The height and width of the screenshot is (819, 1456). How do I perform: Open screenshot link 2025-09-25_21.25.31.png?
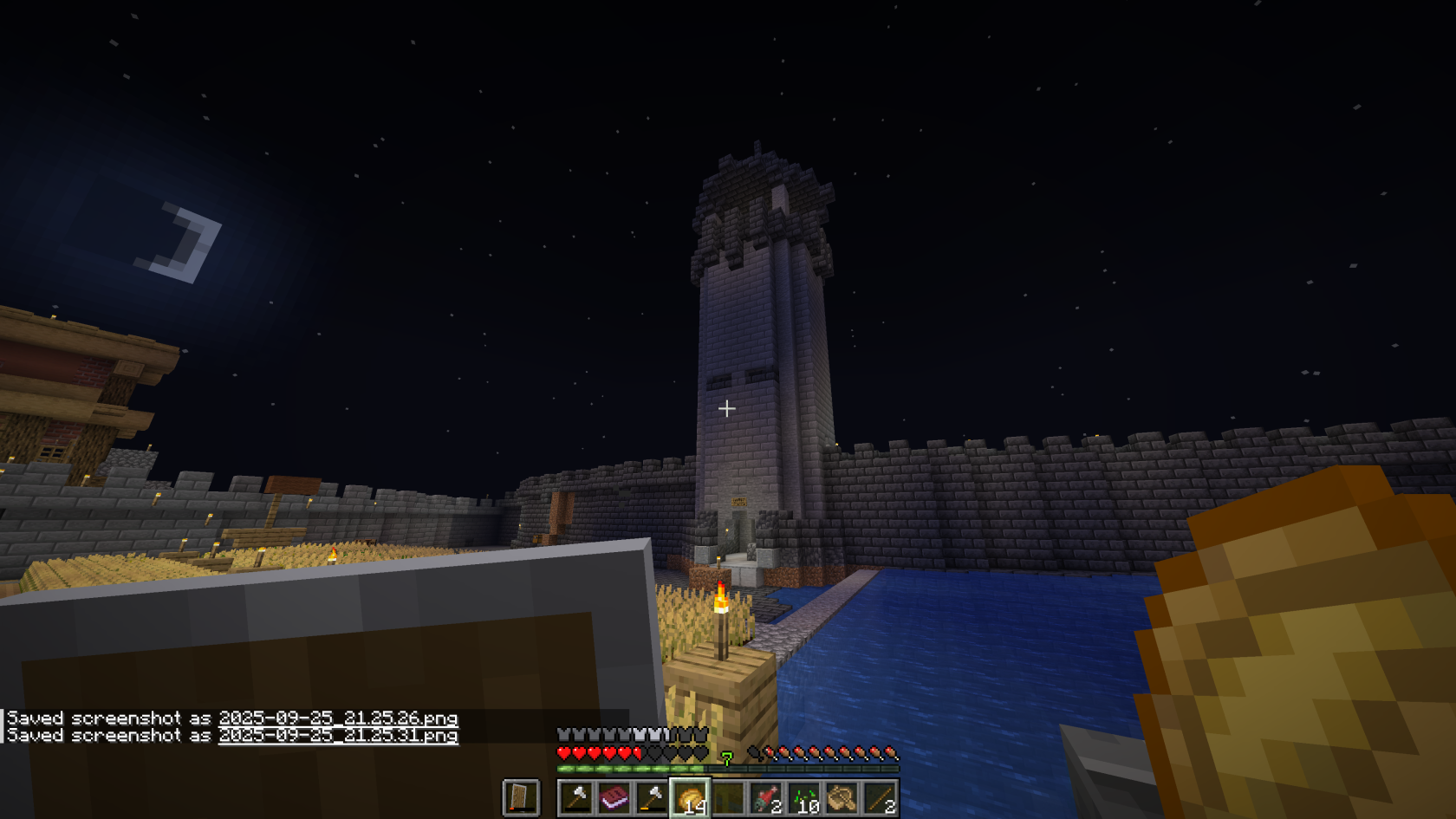(338, 736)
